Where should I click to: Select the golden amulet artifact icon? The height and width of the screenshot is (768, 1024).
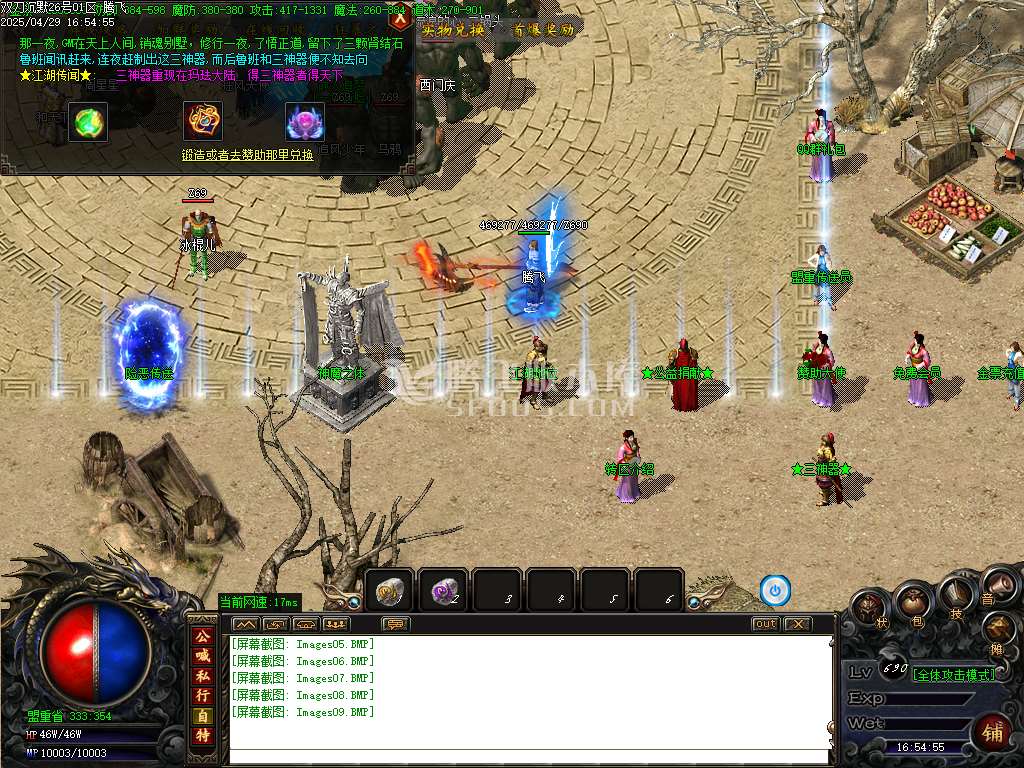203,121
